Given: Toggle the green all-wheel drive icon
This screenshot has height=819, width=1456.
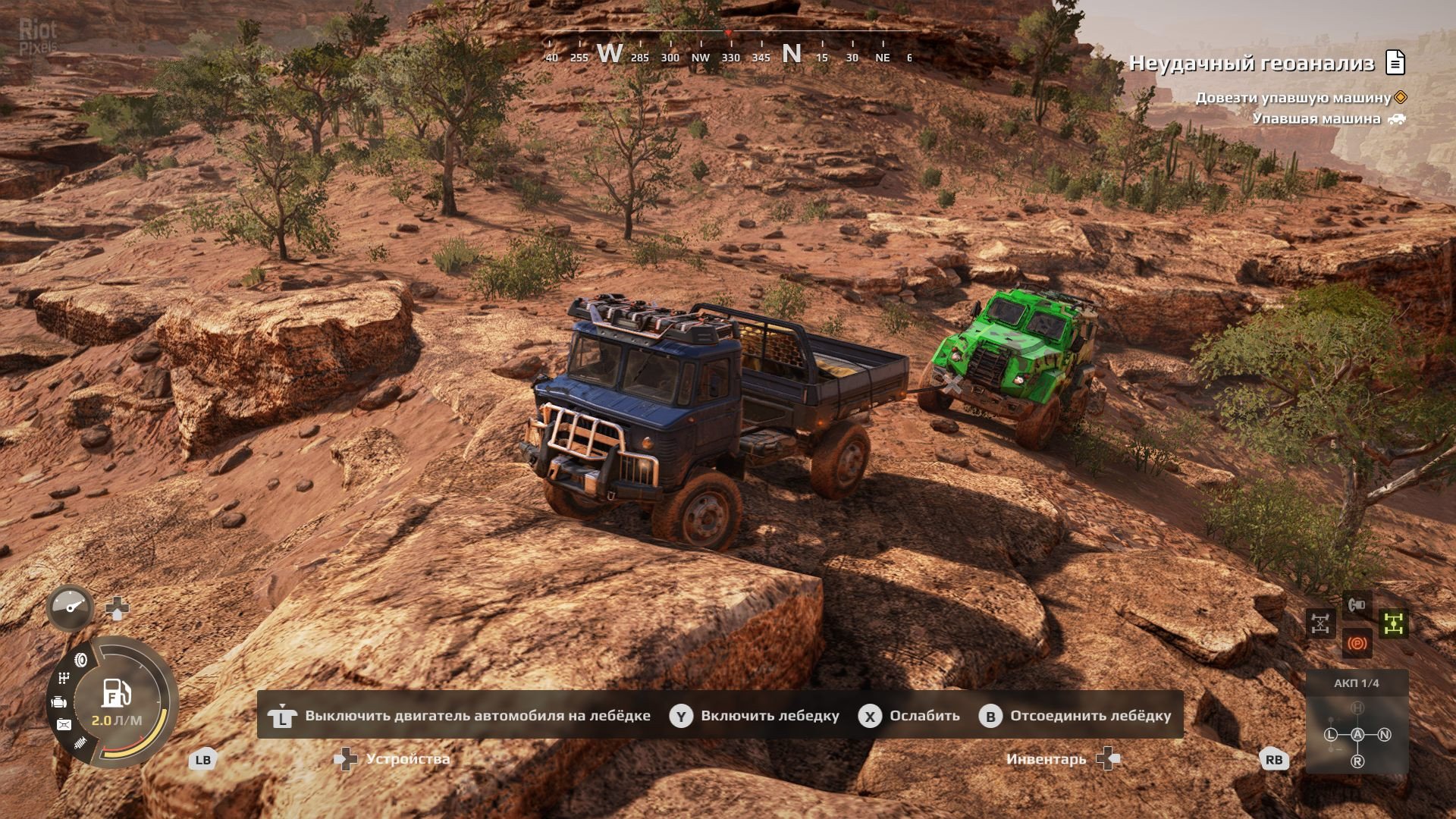Looking at the screenshot, I should pos(1393,624).
